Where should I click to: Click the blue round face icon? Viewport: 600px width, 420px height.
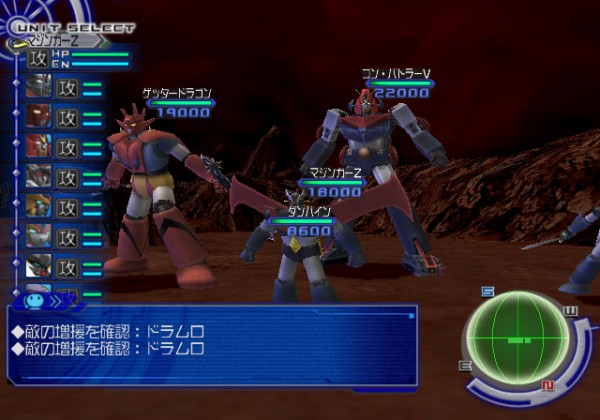click(x=33, y=297)
